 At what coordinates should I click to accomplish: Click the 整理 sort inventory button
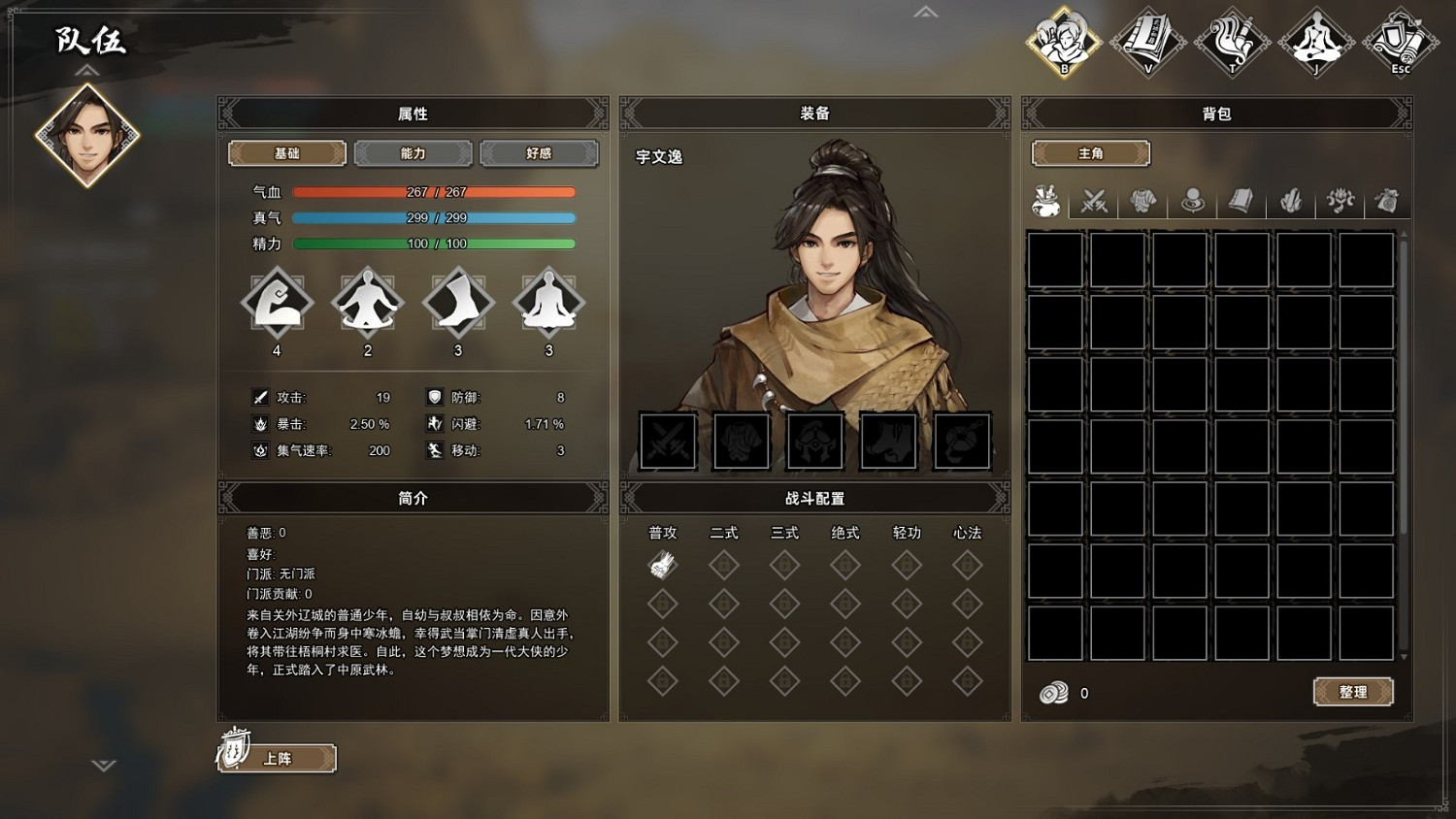(1352, 692)
